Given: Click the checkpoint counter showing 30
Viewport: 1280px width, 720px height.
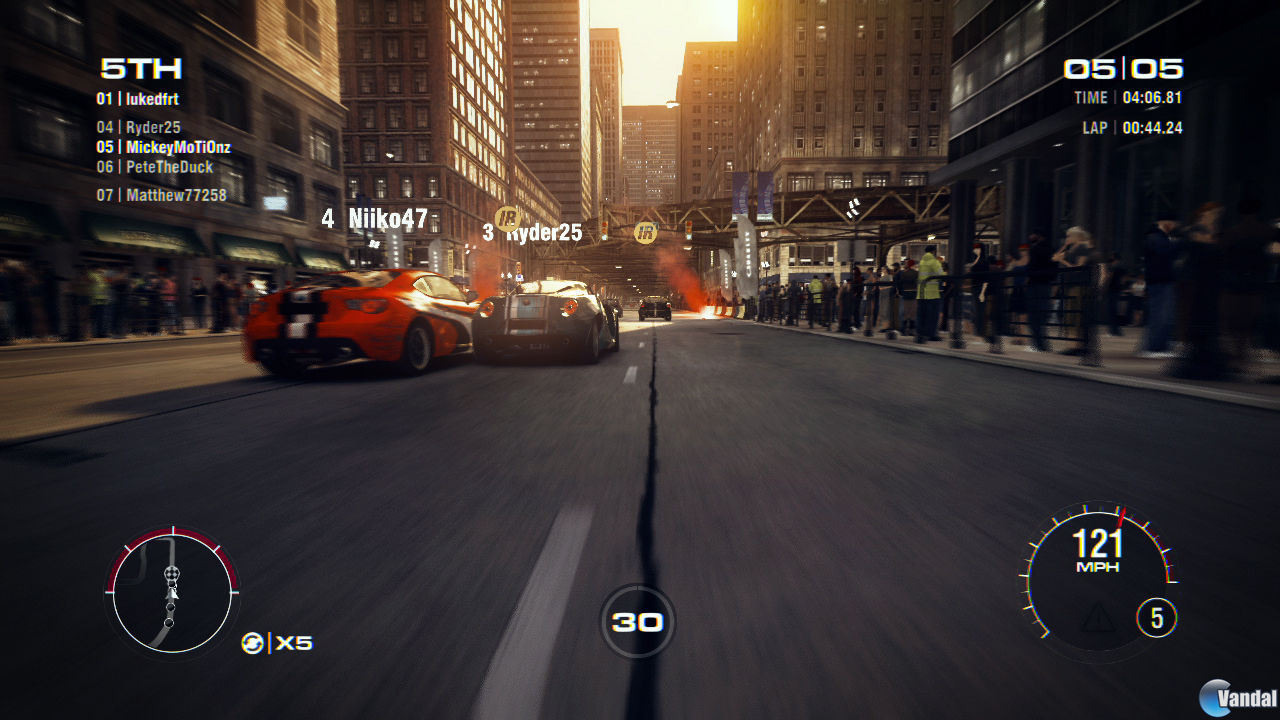Looking at the screenshot, I should pos(640,621).
